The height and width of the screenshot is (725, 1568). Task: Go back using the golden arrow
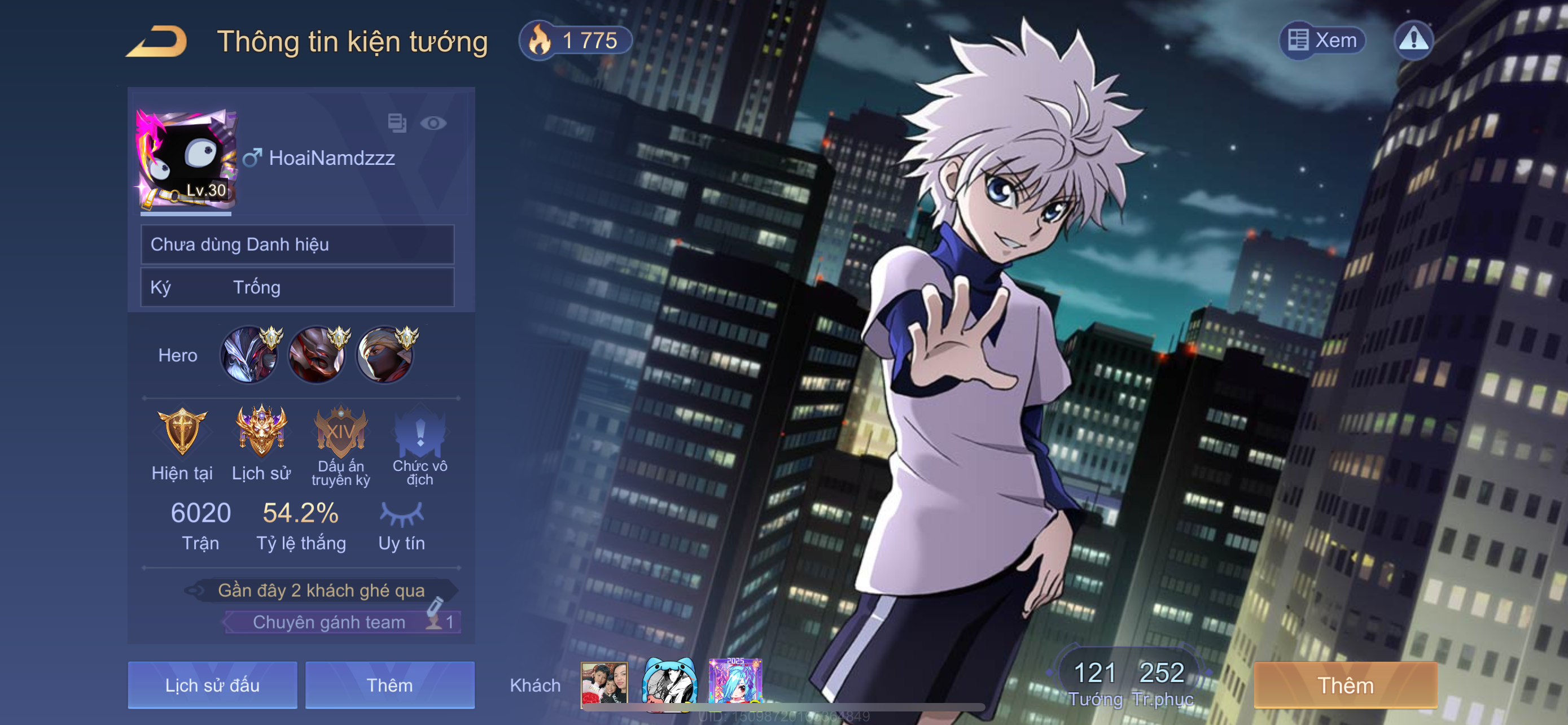click(157, 41)
